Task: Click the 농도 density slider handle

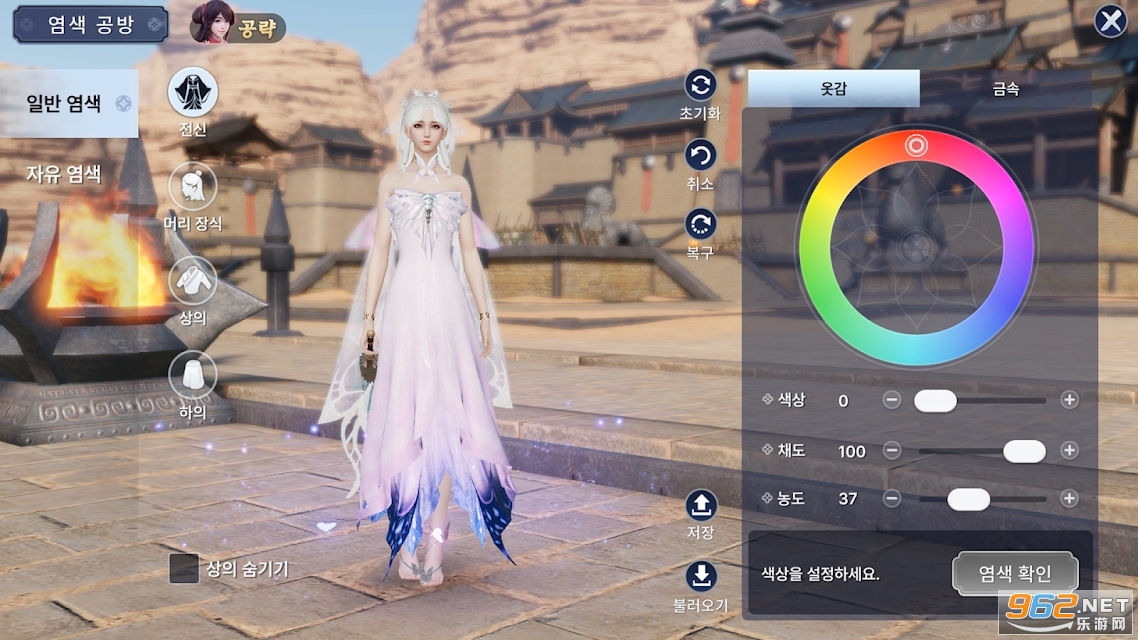Action: pos(968,498)
